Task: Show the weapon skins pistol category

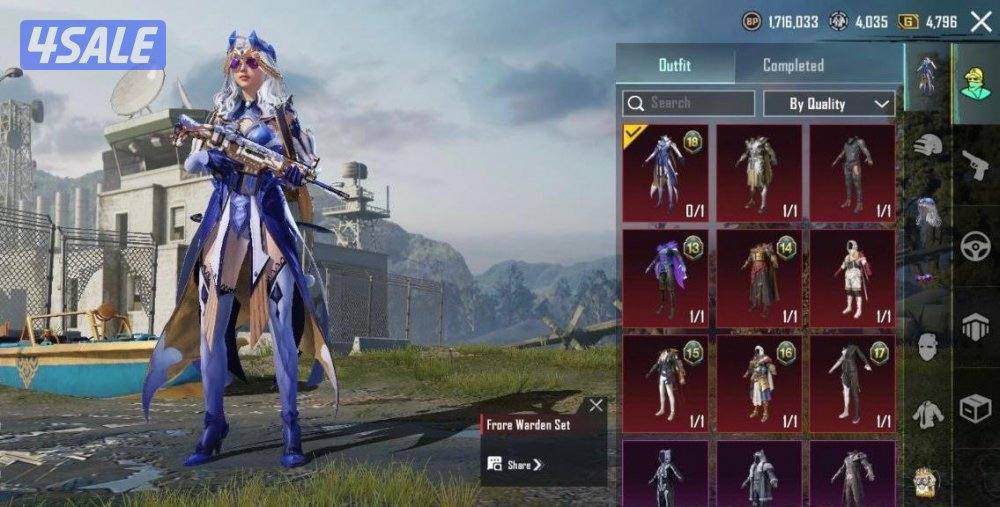Action: pyautogui.click(x=975, y=165)
